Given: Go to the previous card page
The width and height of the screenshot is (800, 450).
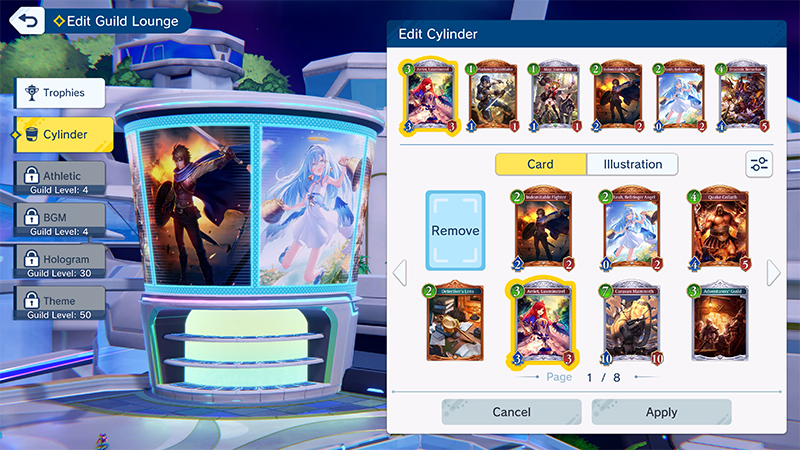Looking at the screenshot, I should coord(399,273).
